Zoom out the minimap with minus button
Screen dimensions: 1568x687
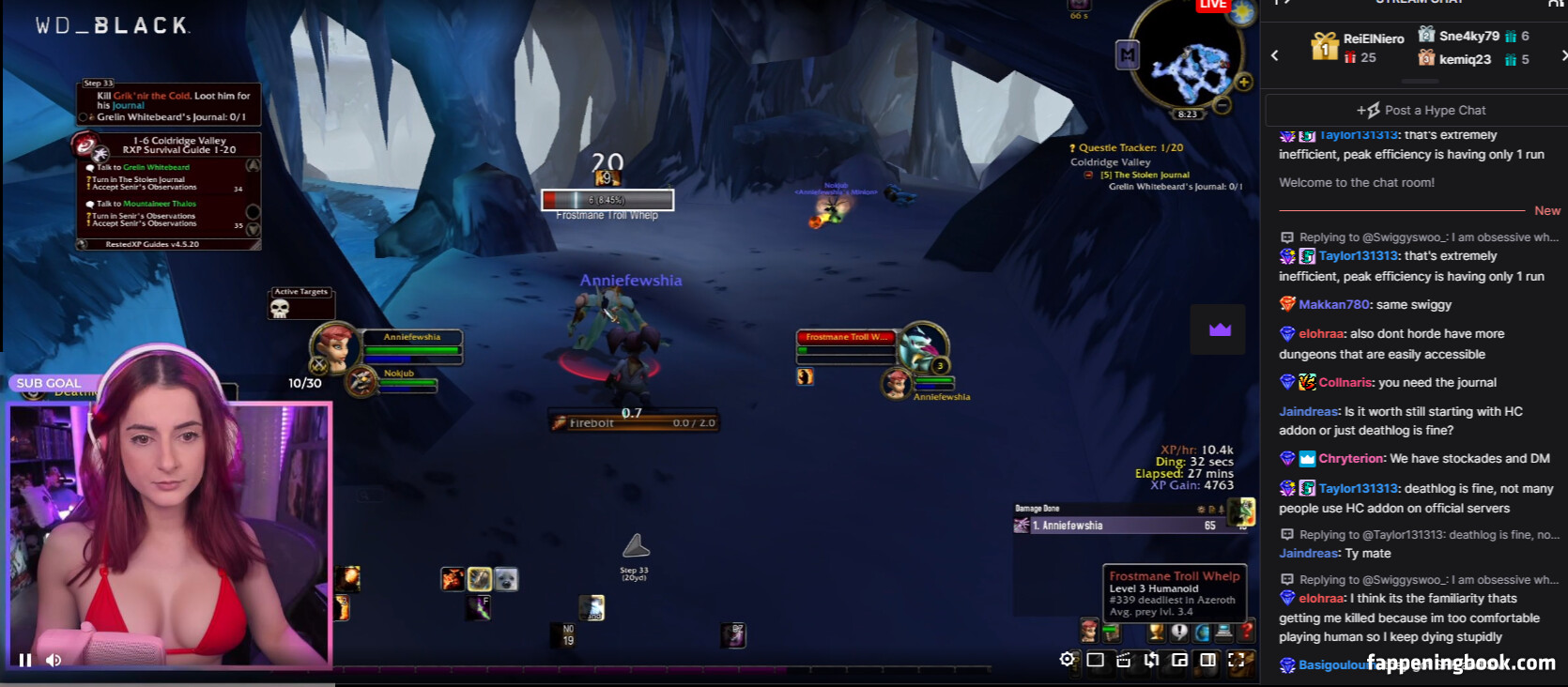tap(1222, 105)
